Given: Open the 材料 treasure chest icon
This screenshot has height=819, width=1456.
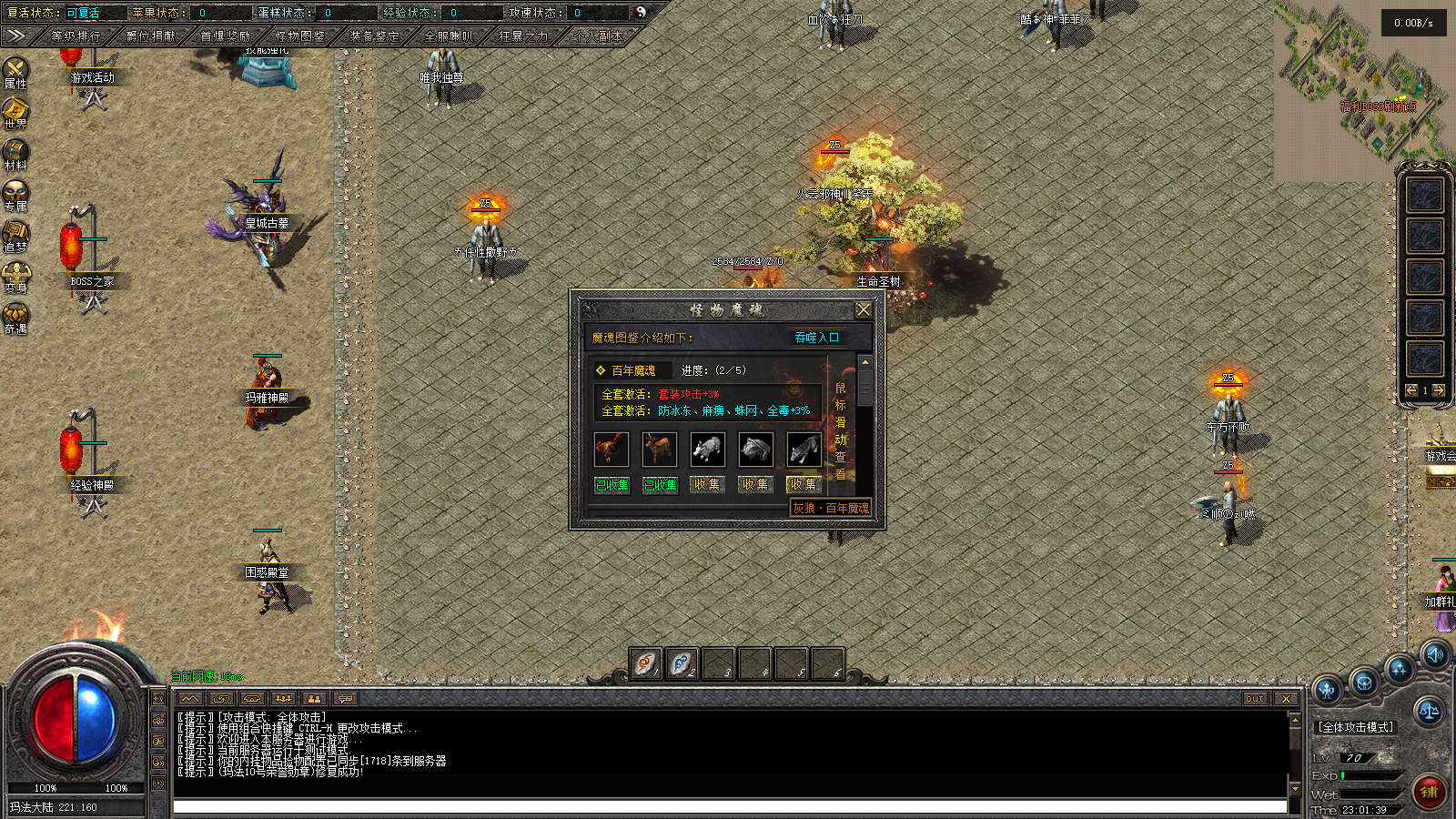Looking at the screenshot, I should [x=15, y=152].
